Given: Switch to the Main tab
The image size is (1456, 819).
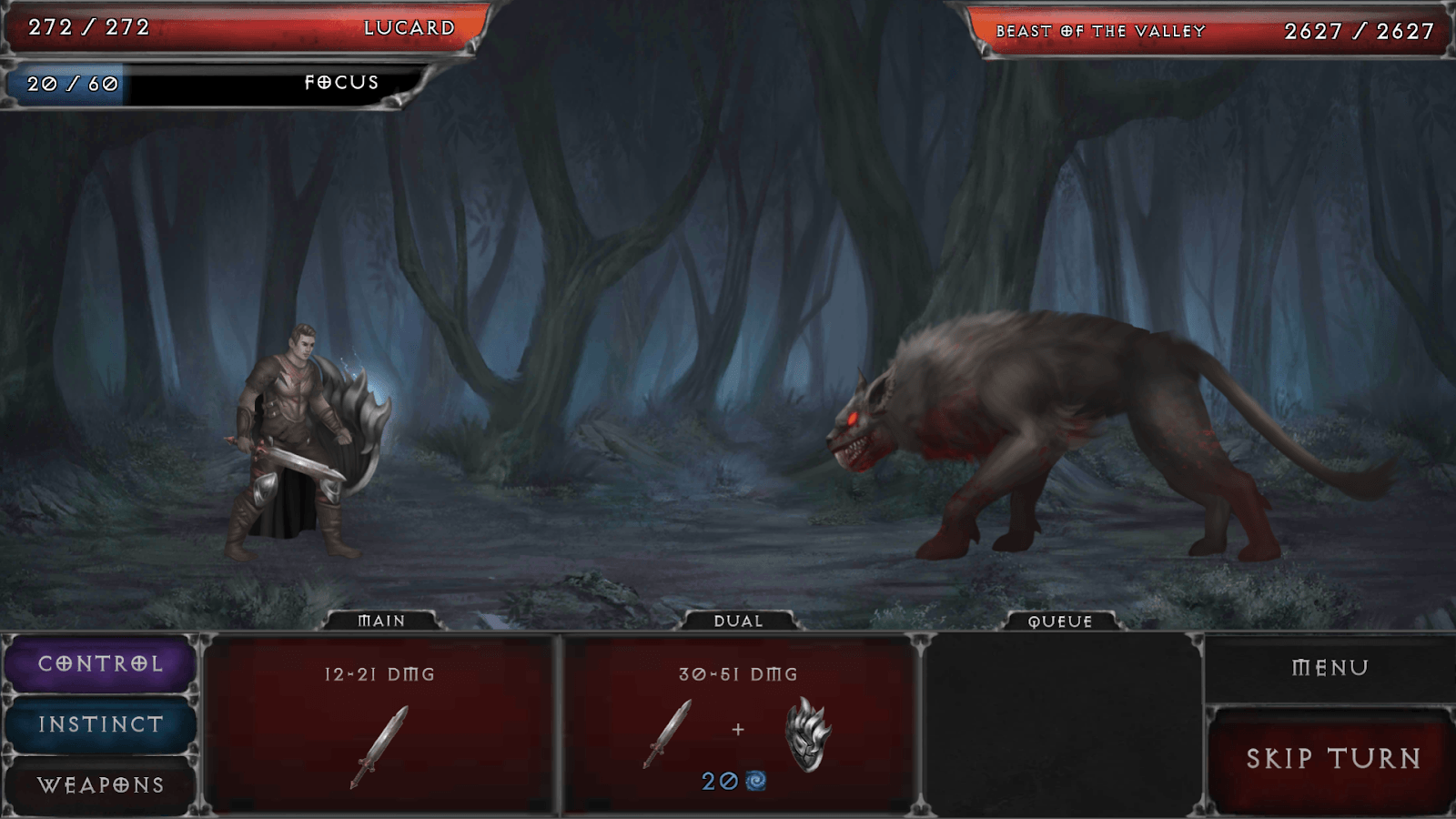Looking at the screenshot, I should pyautogui.click(x=380, y=621).
